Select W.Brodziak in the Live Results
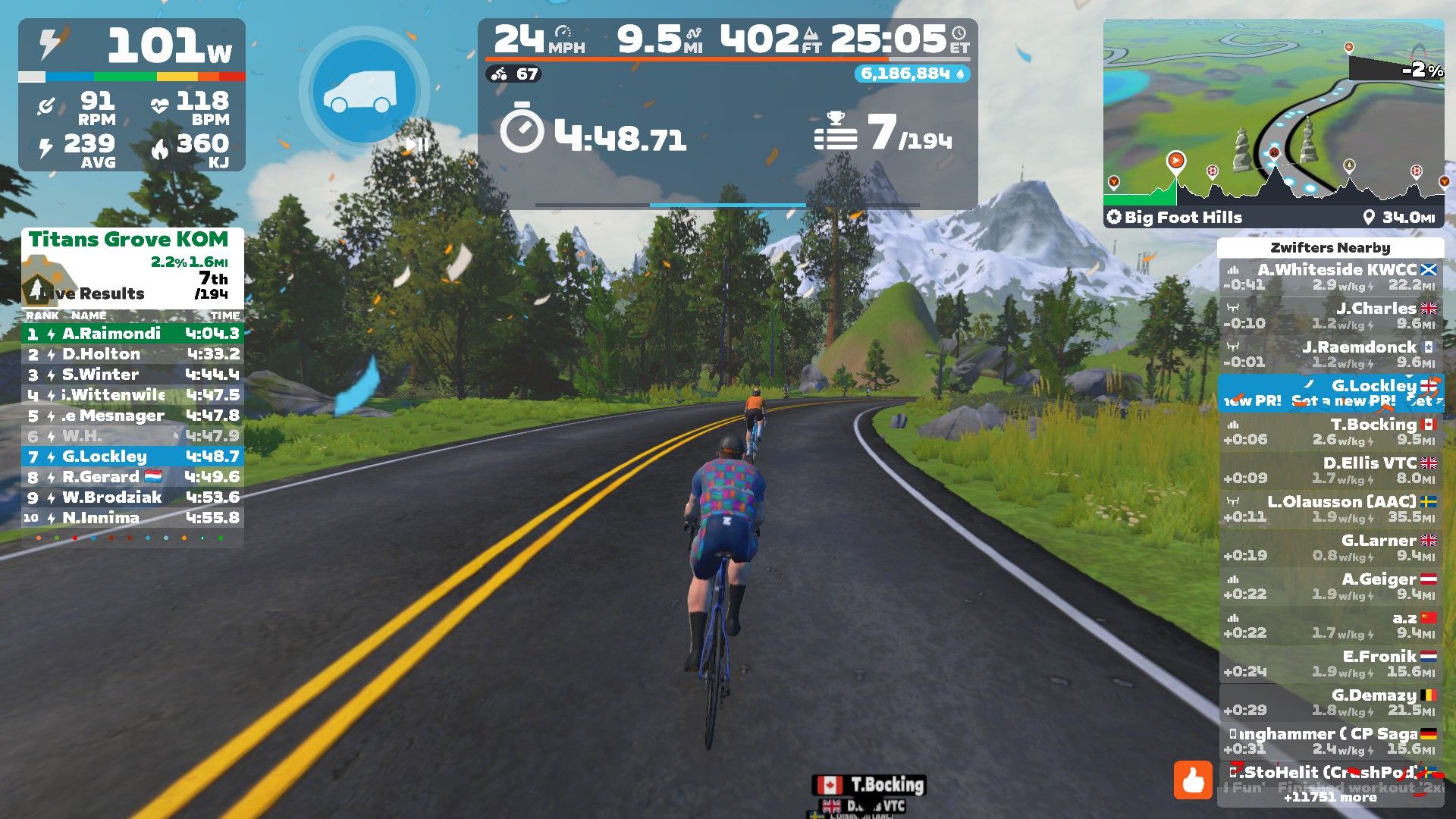Image resolution: width=1456 pixels, height=819 pixels. 133,497
